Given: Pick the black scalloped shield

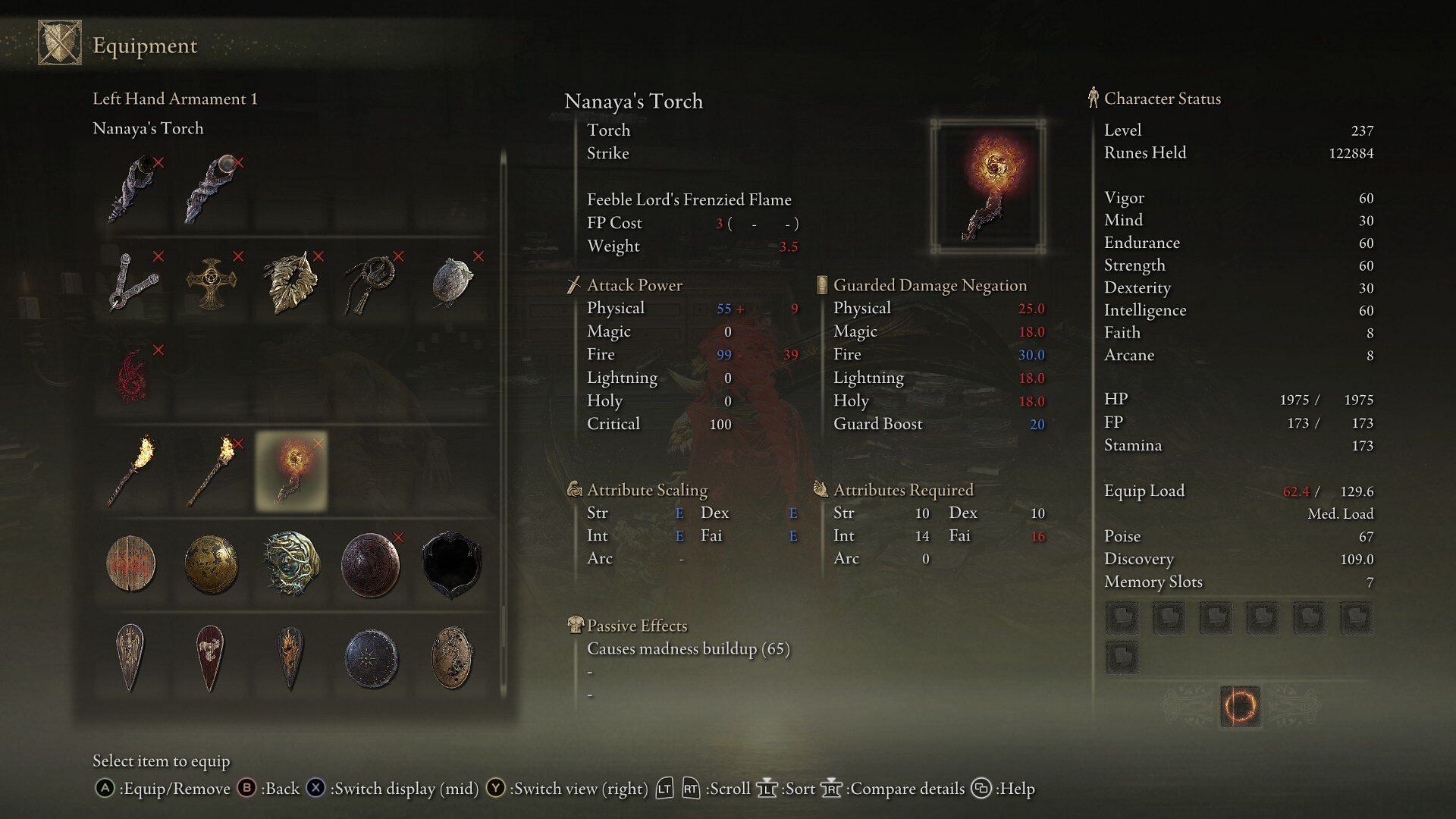Looking at the screenshot, I should [x=452, y=565].
